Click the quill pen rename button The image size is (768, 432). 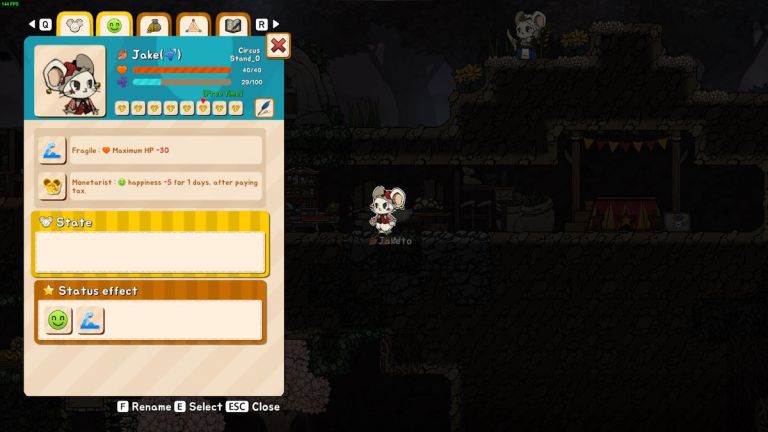pos(264,107)
